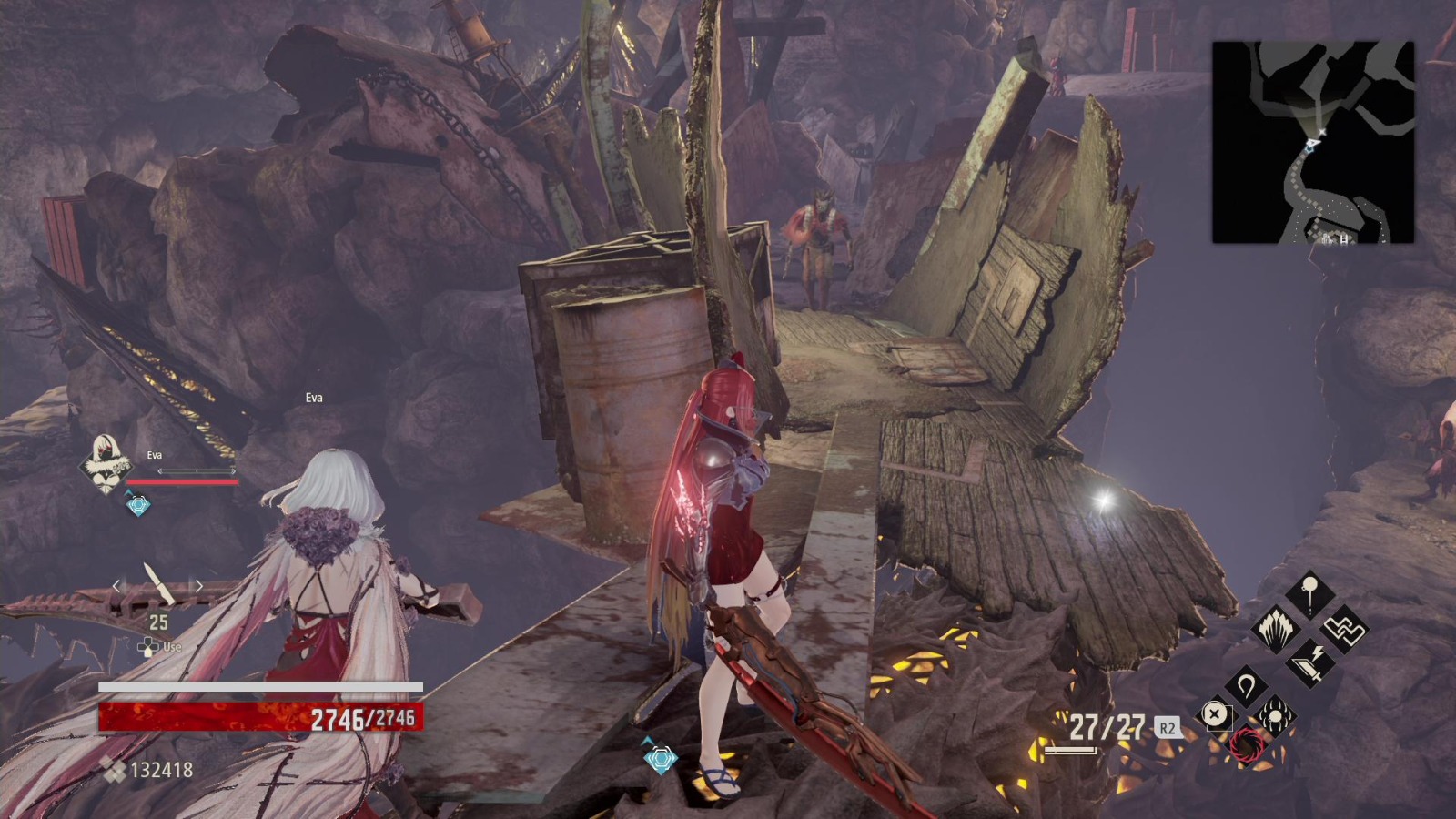Select the interlocking blocks gift icon
Screen dimensions: 1456x819
pyautogui.click(x=1344, y=628)
